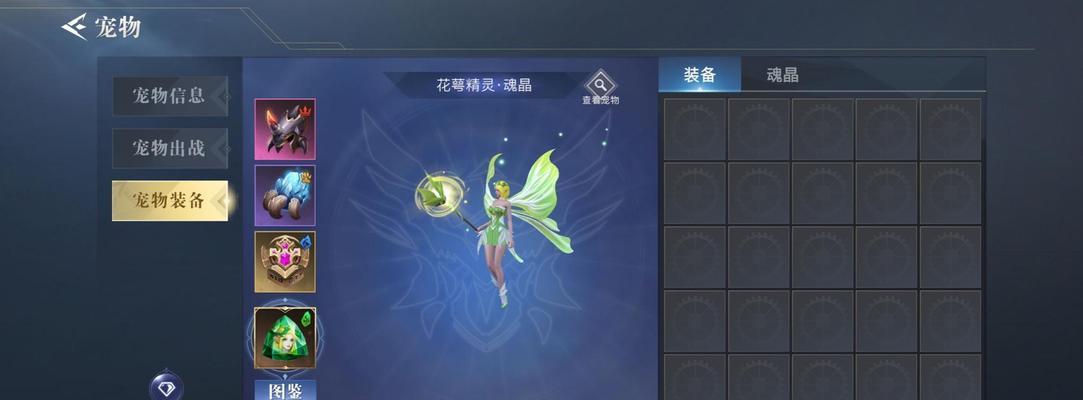Select the 宠物出战 menu entry
Image resolution: width=1083 pixels, height=400 pixels.
point(169,148)
